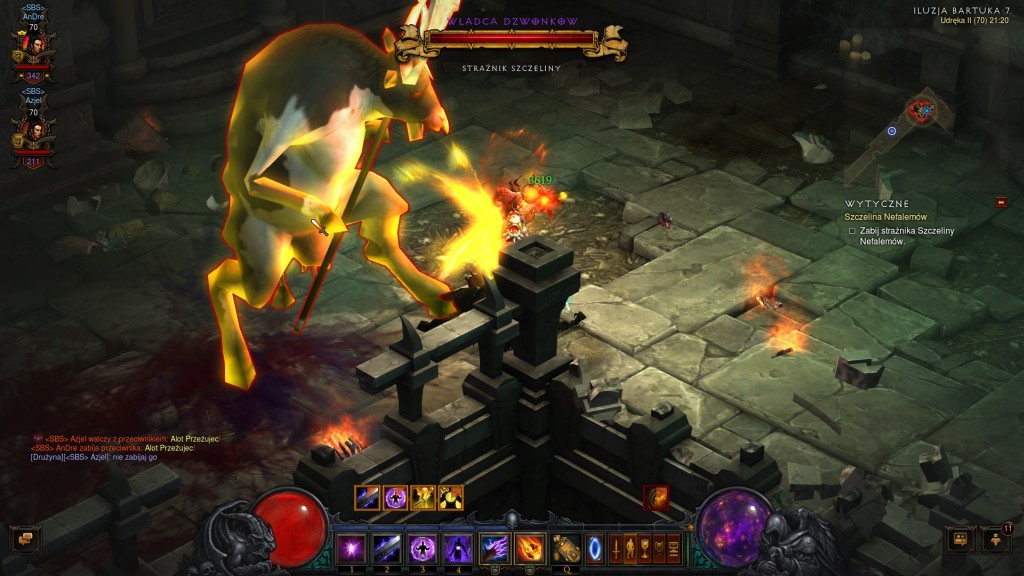Open the goblet menu button
The height and width of the screenshot is (576, 1024).
(645, 548)
